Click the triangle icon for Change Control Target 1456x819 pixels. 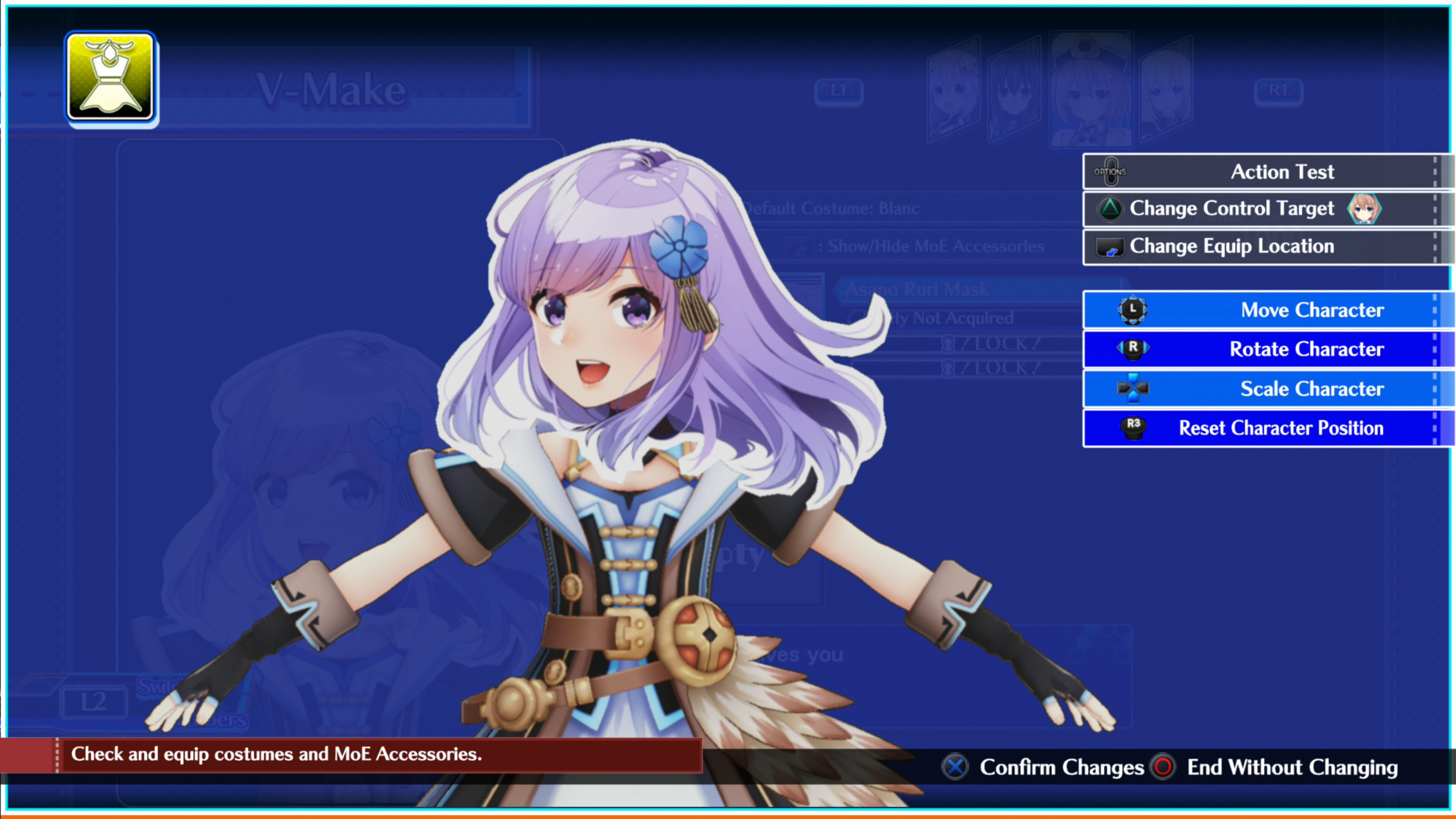1111,208
